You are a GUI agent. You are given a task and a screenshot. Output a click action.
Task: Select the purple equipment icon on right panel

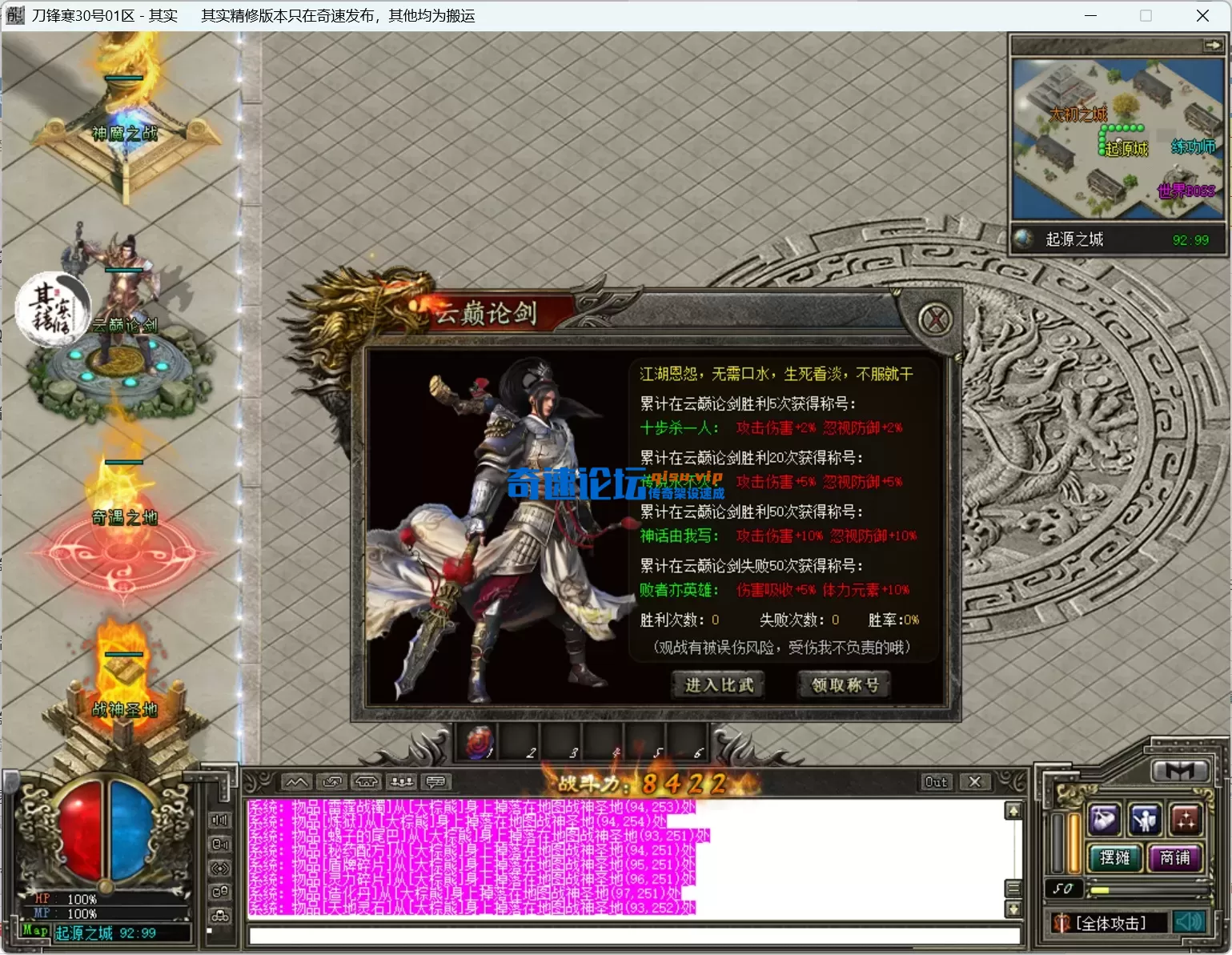[1104, 820]
